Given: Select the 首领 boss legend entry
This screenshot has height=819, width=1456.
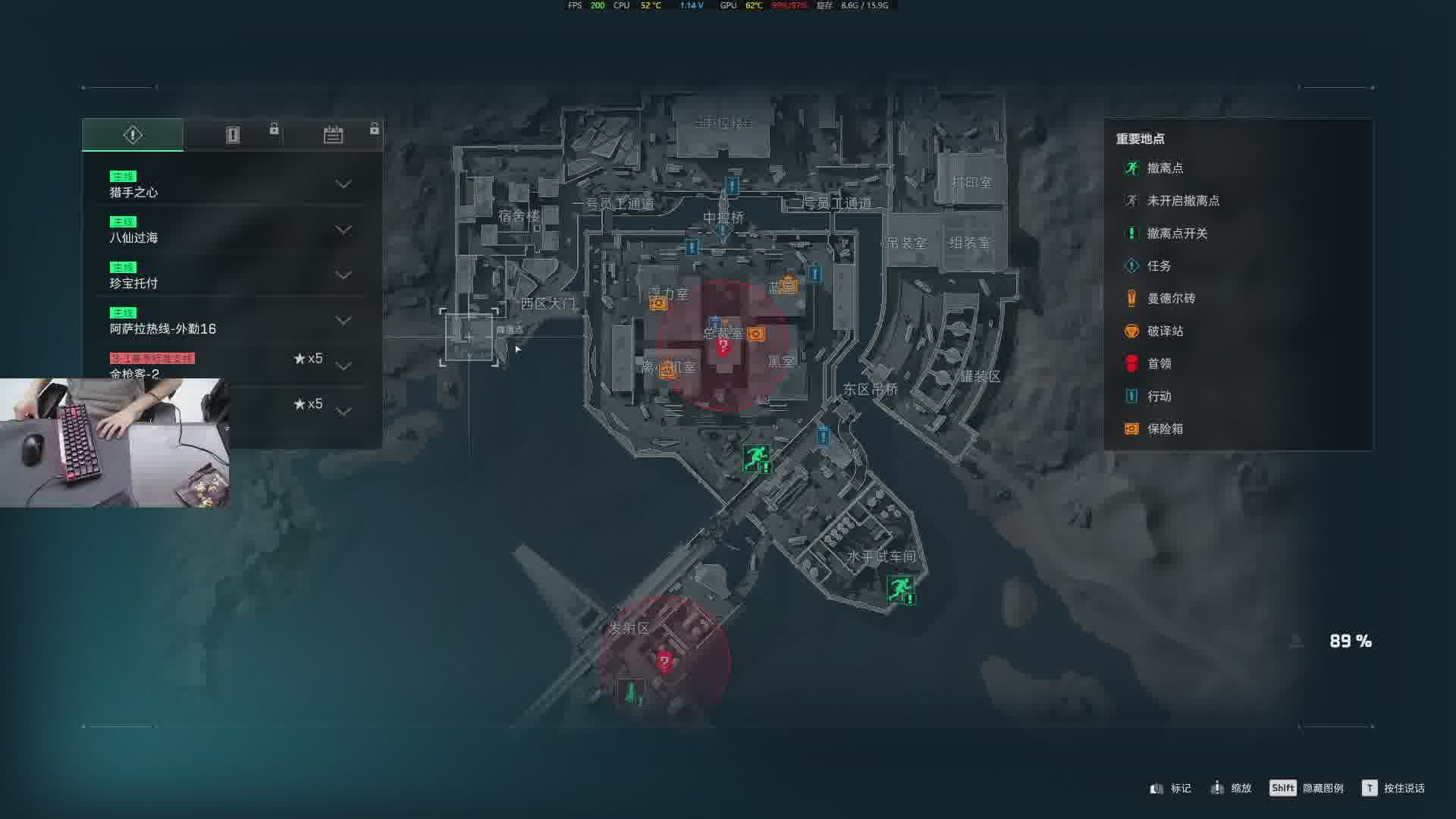Looking at the screenshot, I should (1158, 364).
